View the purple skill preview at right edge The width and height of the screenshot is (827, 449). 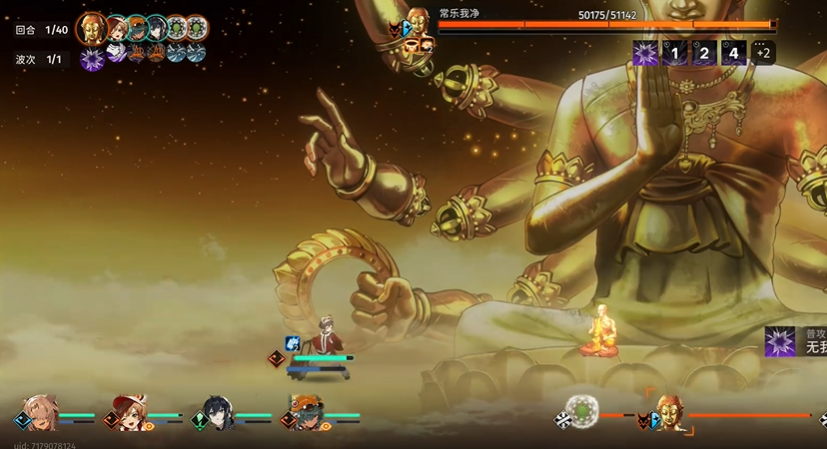point(780,342)
